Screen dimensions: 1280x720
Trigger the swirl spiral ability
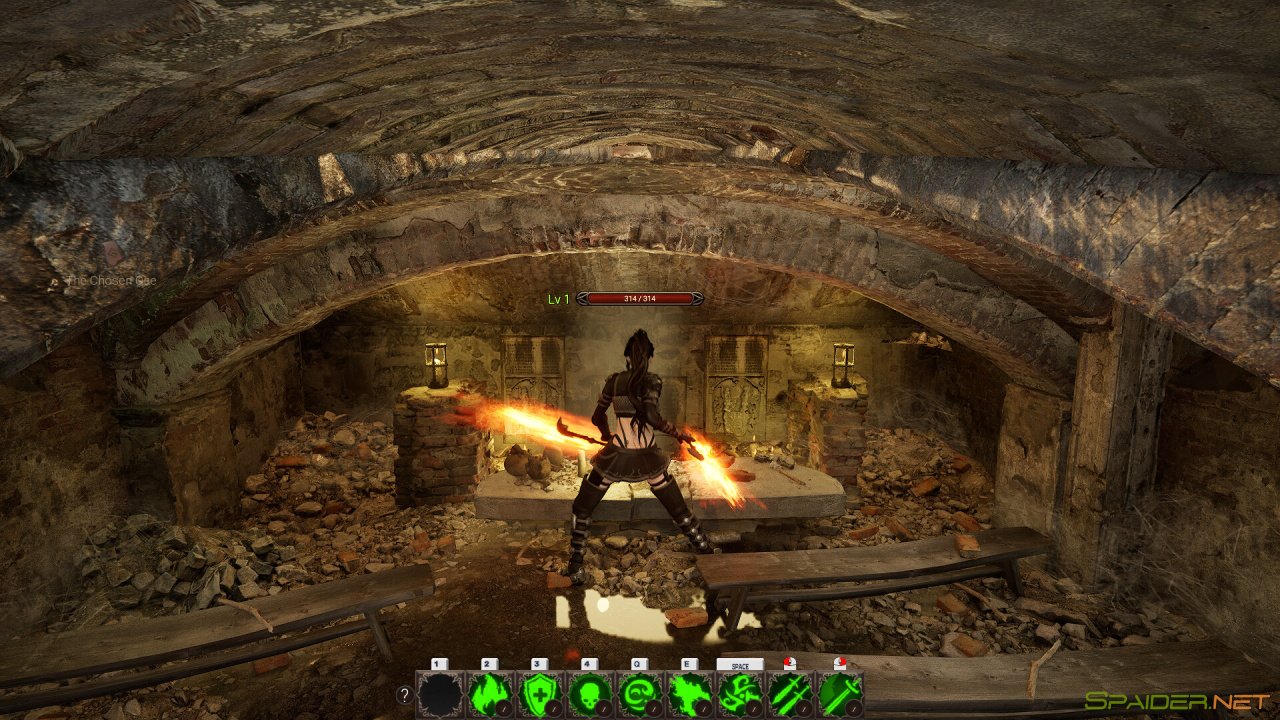(640, 694)
